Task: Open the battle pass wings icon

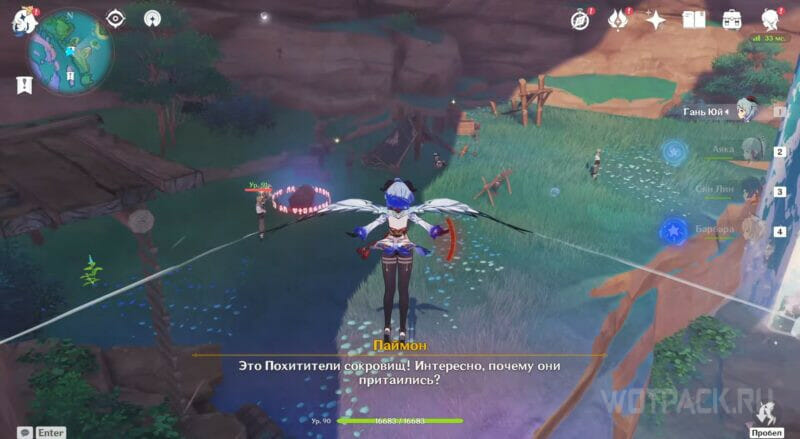Action: [x=618, y=19]
